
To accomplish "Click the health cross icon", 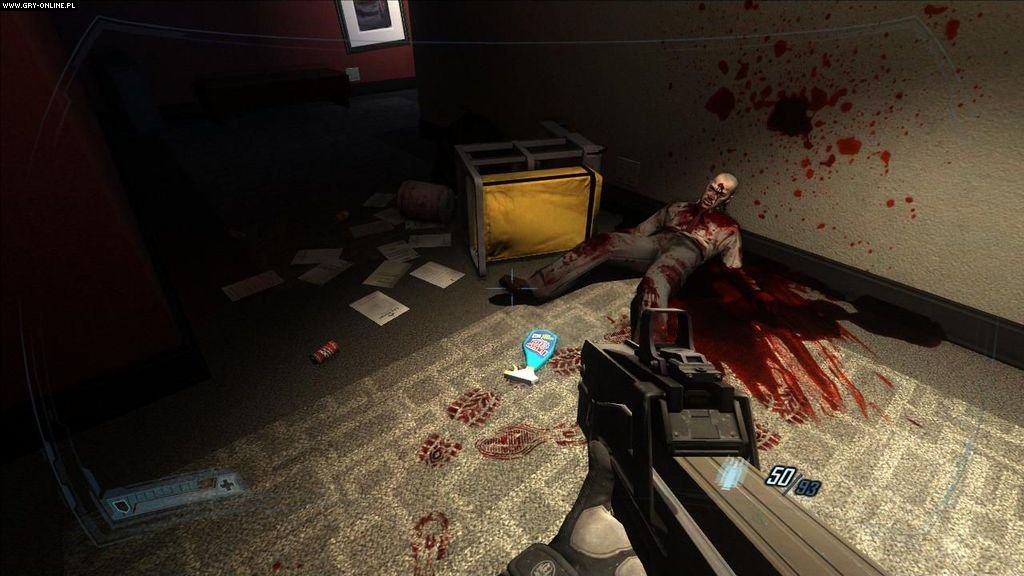I will tap(226, 484).
